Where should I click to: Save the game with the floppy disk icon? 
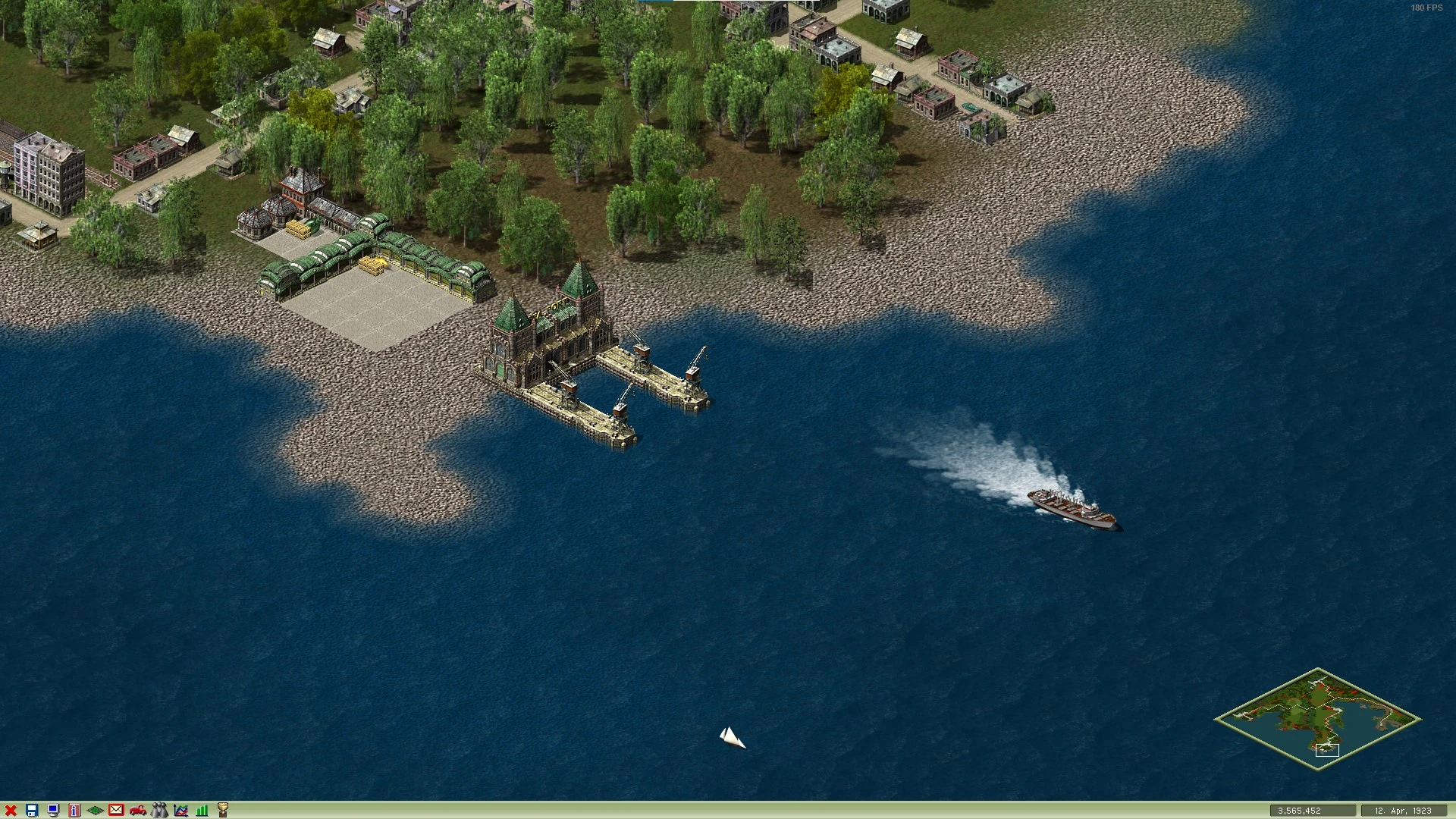pyautogui.click(x=32, y=810)
